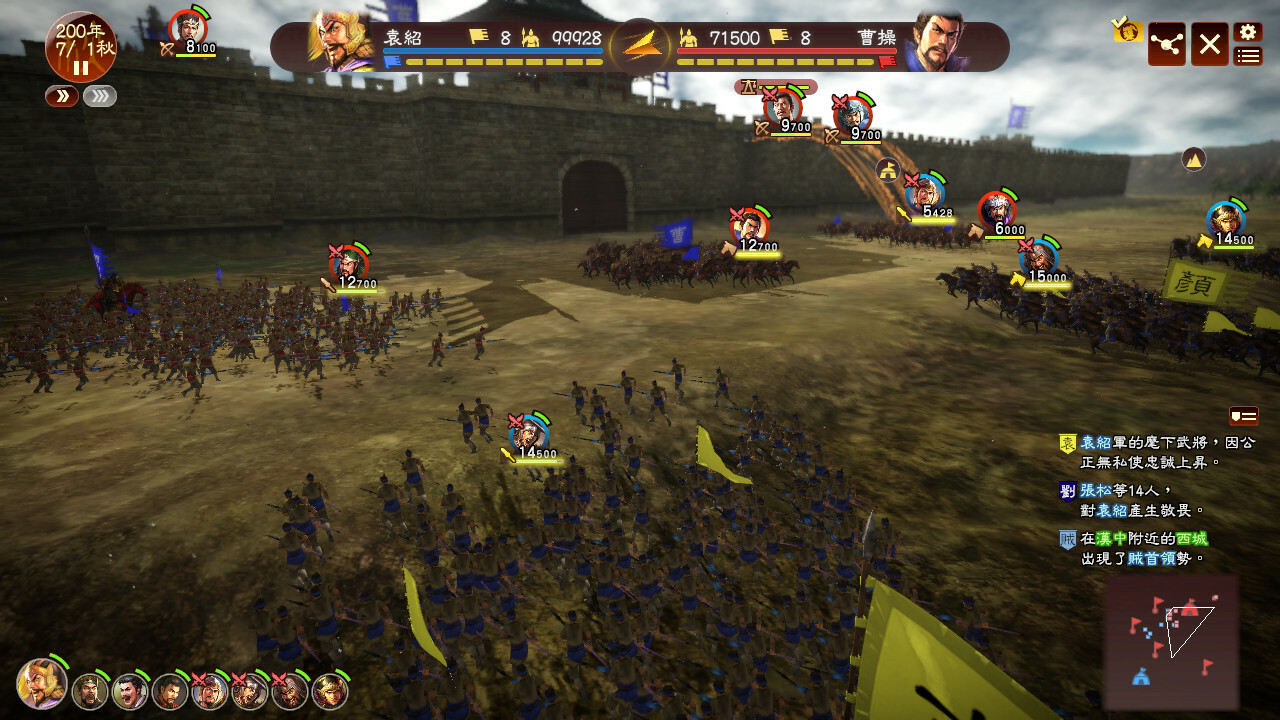Select the enemy unit with 6000 troops
Viewport: 1280px width, 720px height.
pos(997,209)
